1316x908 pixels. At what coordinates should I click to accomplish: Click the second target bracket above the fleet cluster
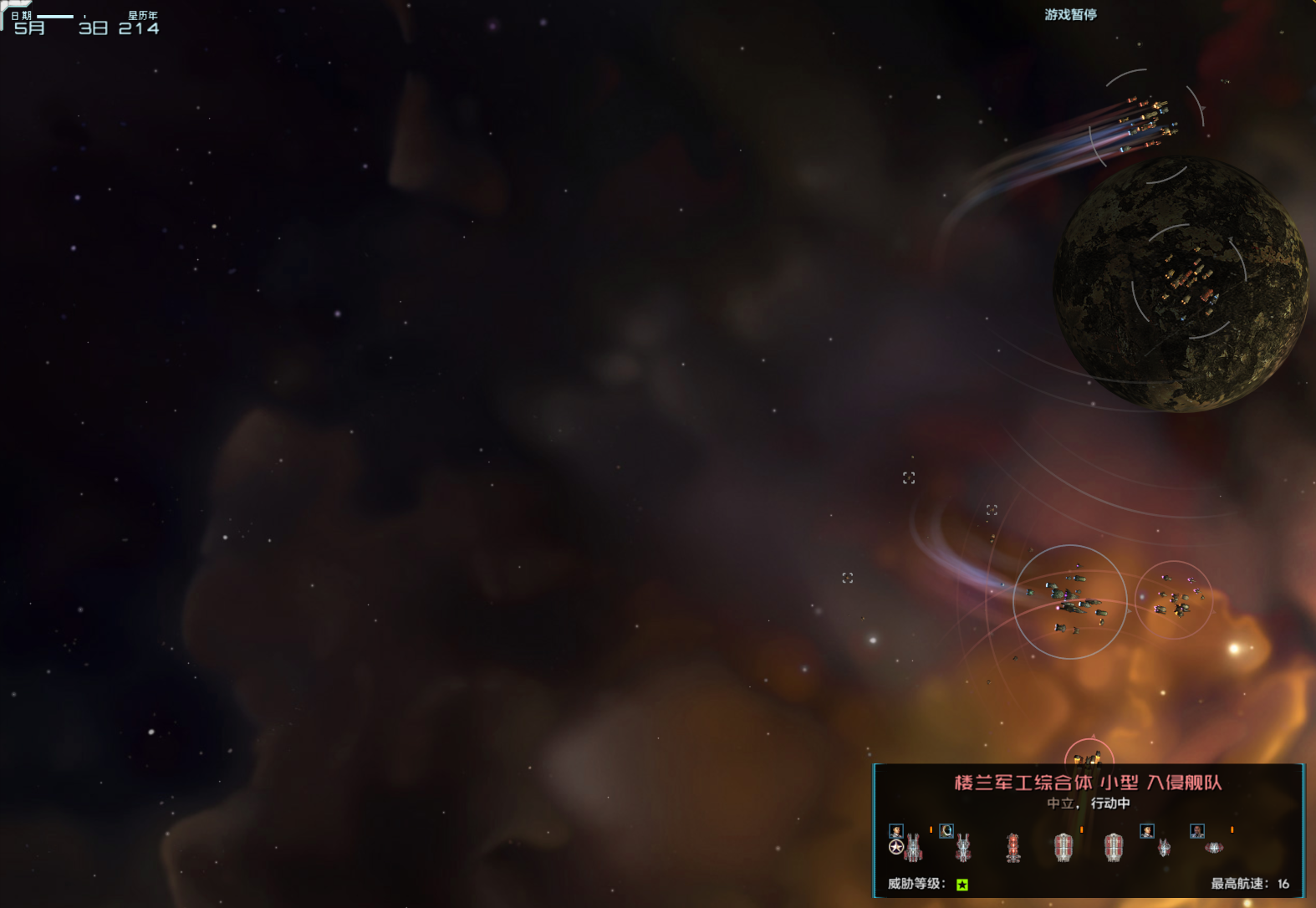pos(991,508)
